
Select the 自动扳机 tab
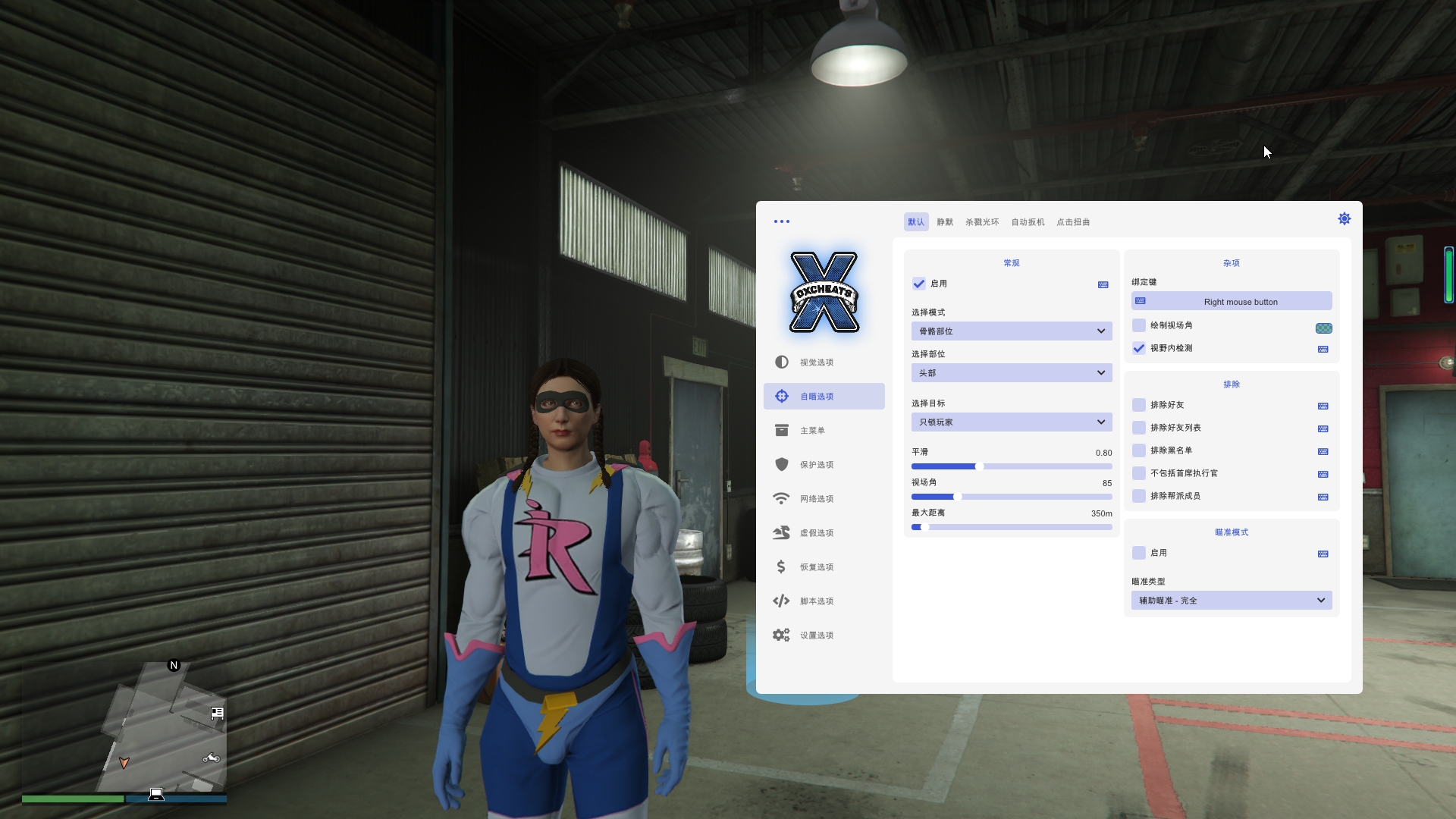pyautogui.click(x=1028, y=222)
